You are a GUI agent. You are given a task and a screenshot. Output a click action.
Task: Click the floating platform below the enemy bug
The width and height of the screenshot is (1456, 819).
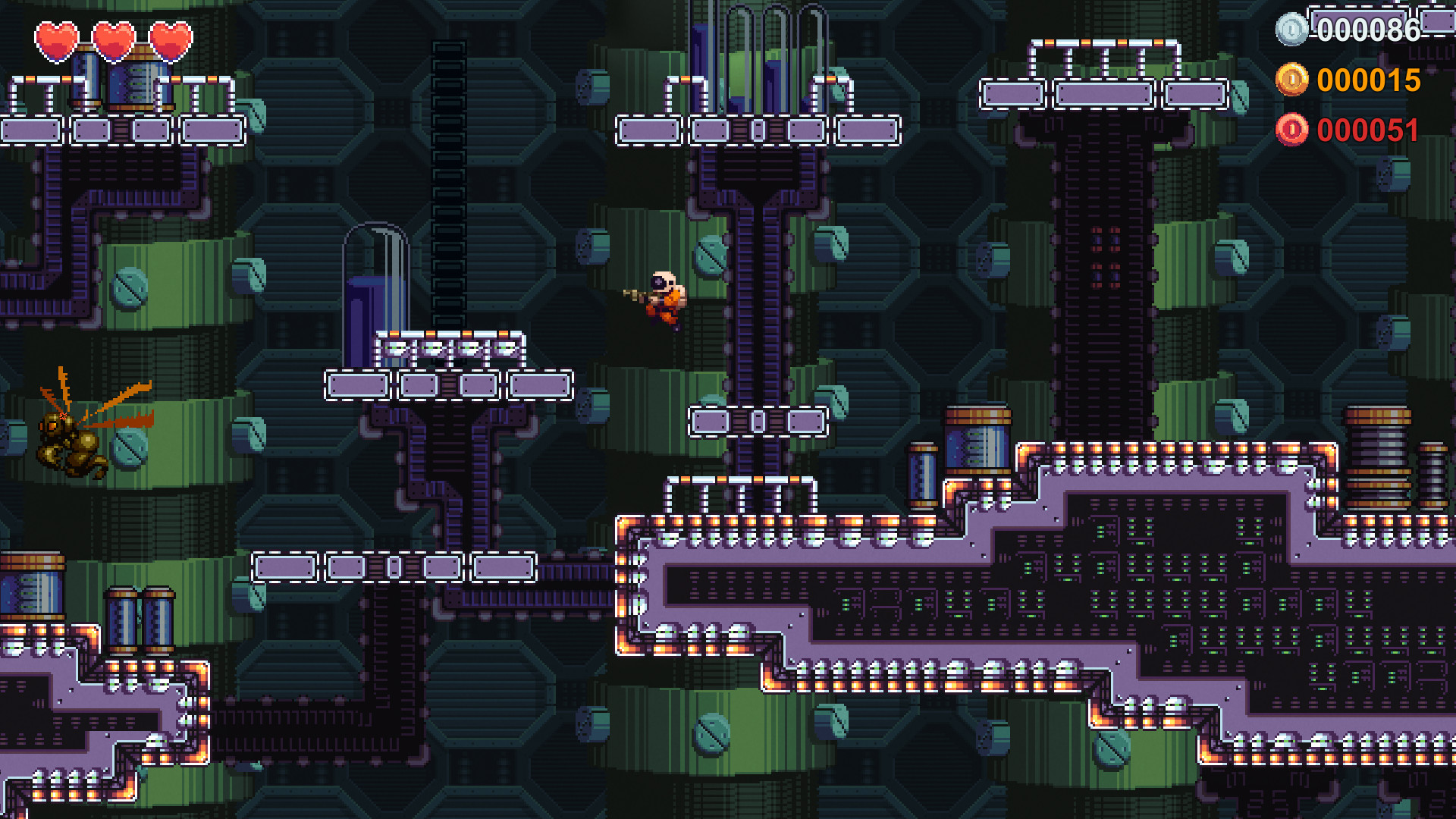point(284,565)
